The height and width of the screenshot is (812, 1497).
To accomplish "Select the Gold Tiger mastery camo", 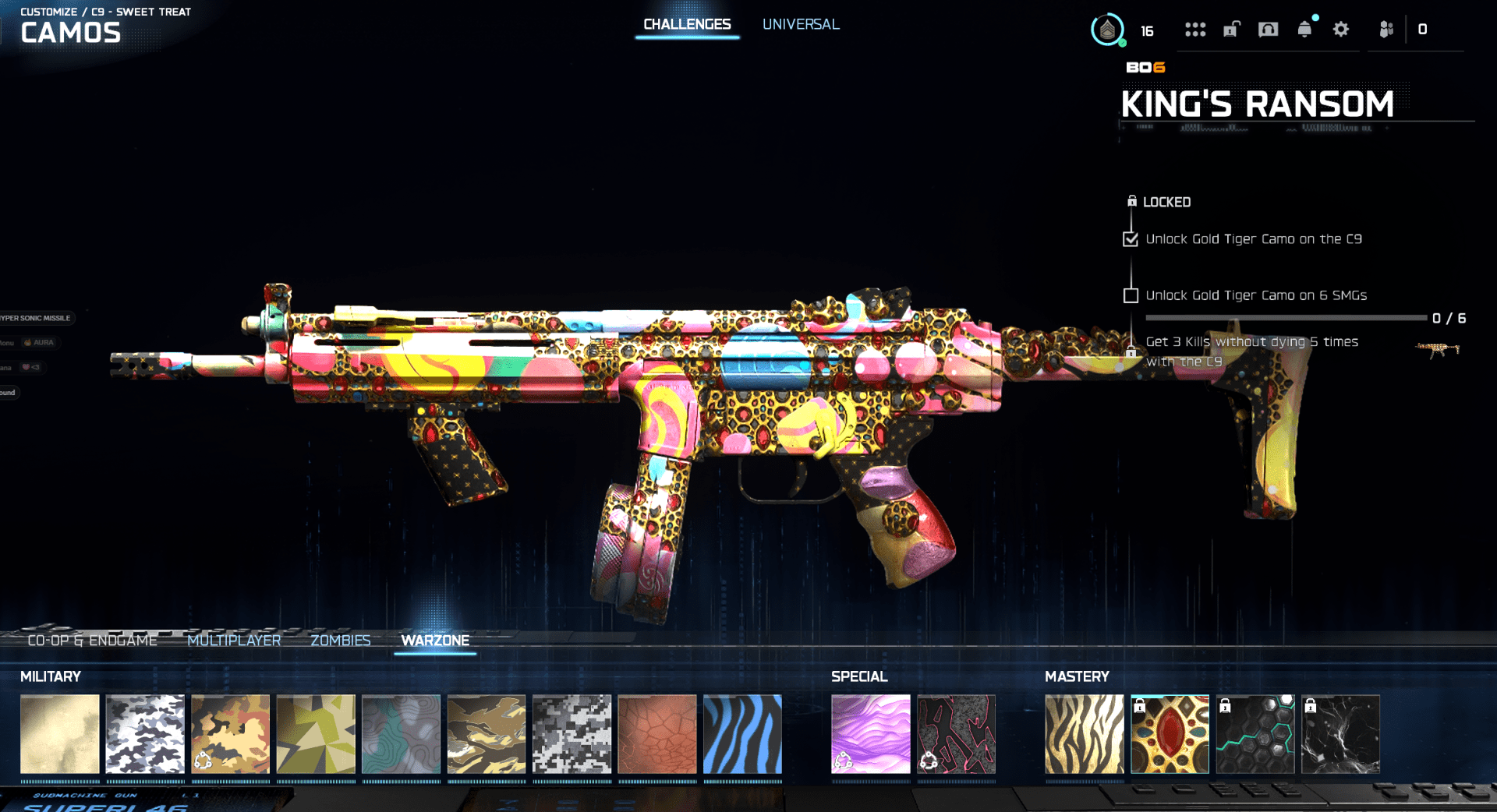I will 1084,734.
